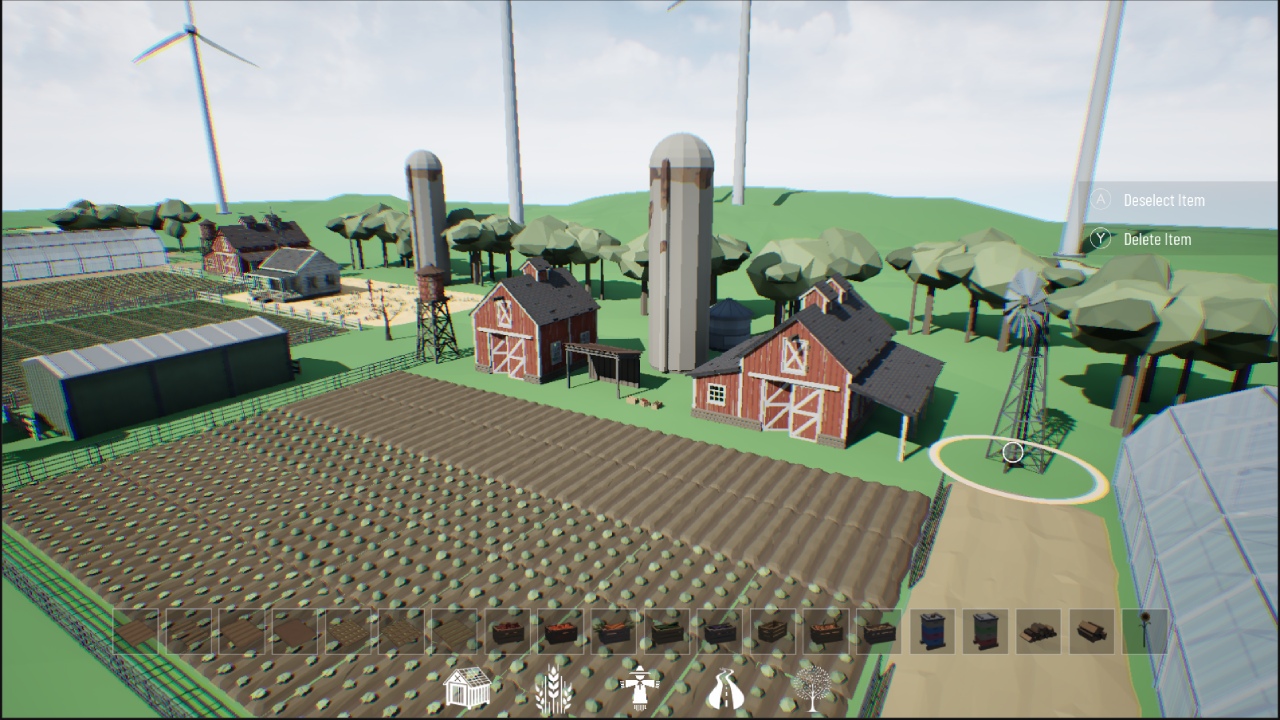Choose the empty wooden crate item
The image size is (1280, 720).
point(773,628)
